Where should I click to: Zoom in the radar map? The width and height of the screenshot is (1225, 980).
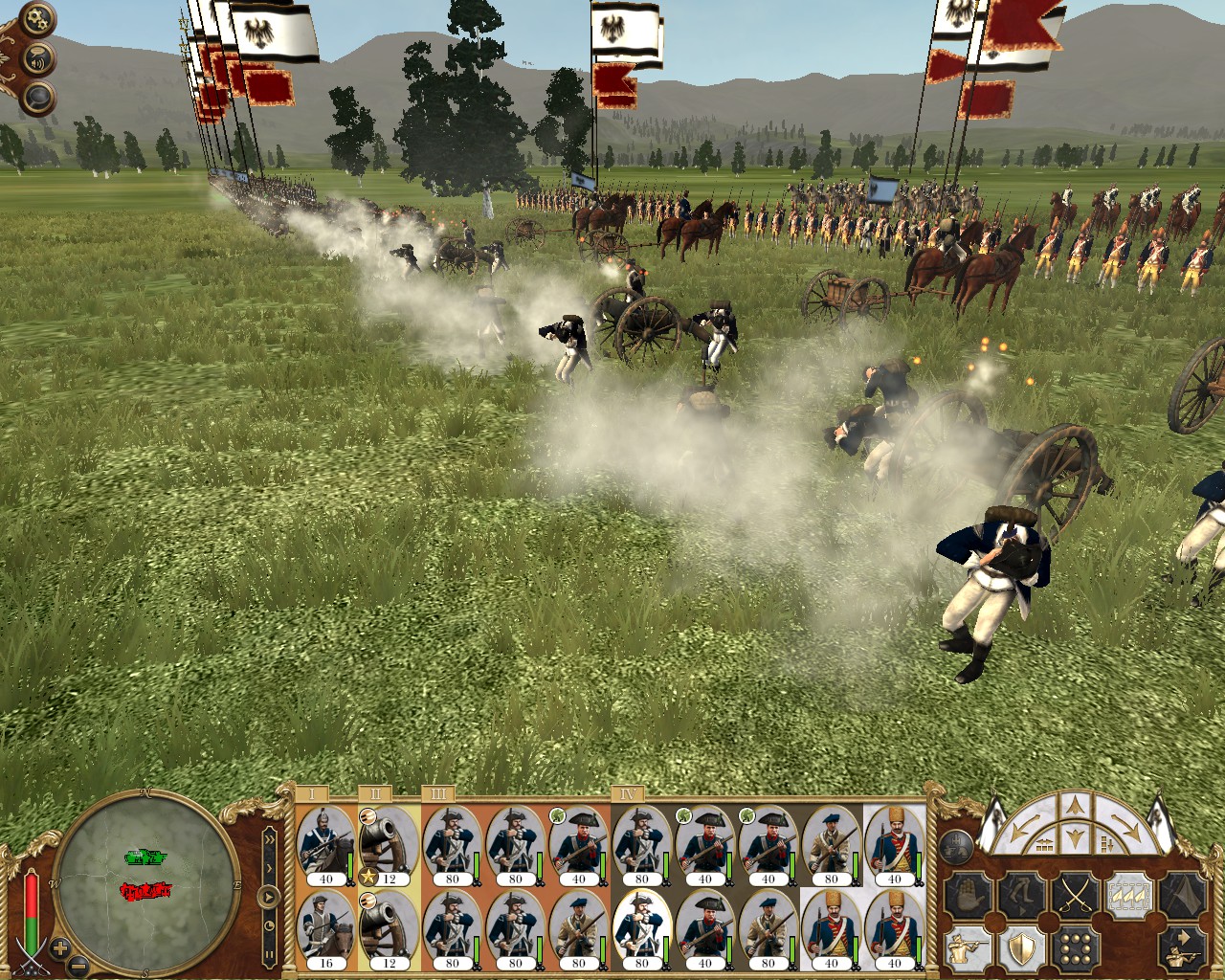(x=59, y=949)
